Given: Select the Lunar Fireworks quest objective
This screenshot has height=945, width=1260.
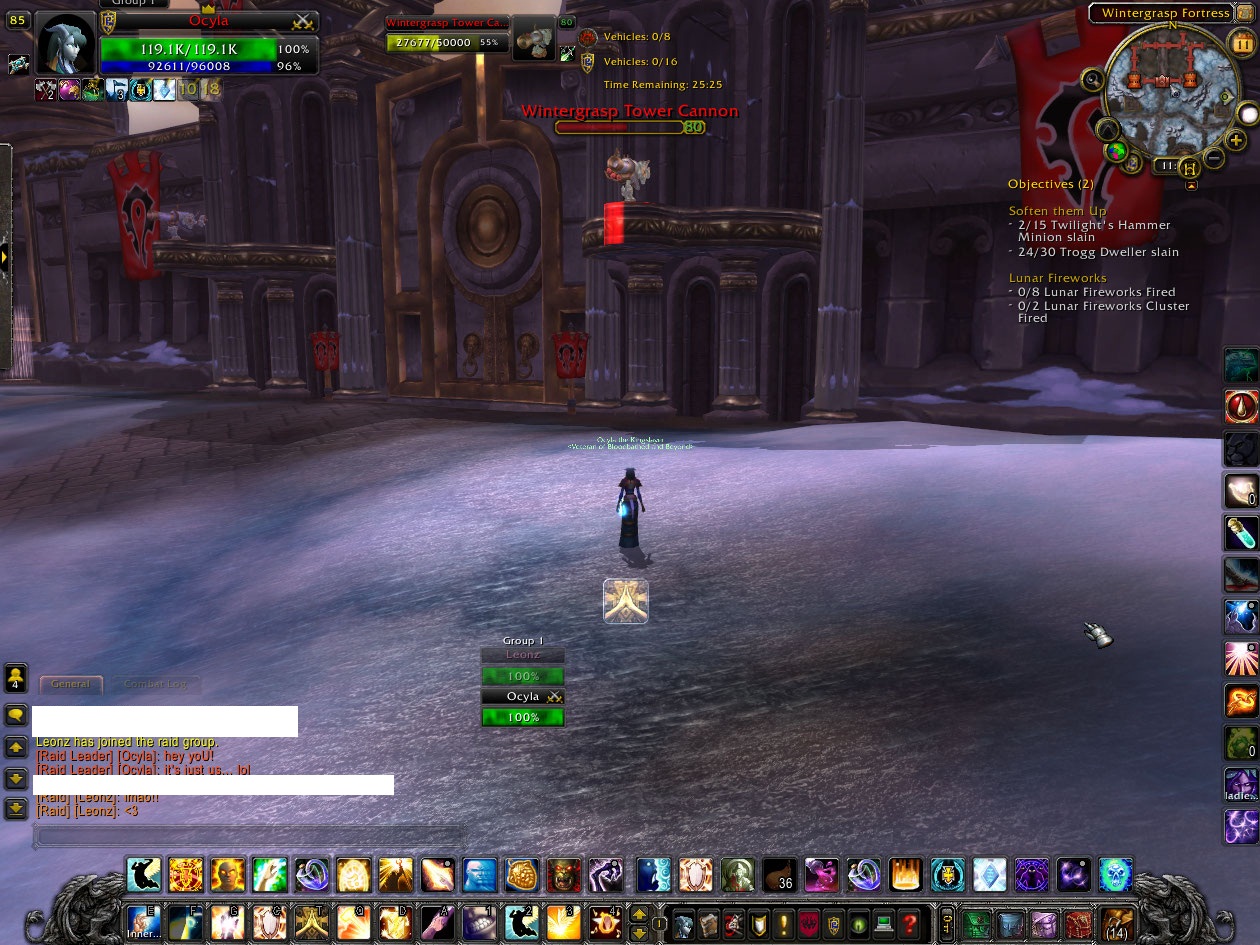Looking at the screenshot, I should [1057, 278].
